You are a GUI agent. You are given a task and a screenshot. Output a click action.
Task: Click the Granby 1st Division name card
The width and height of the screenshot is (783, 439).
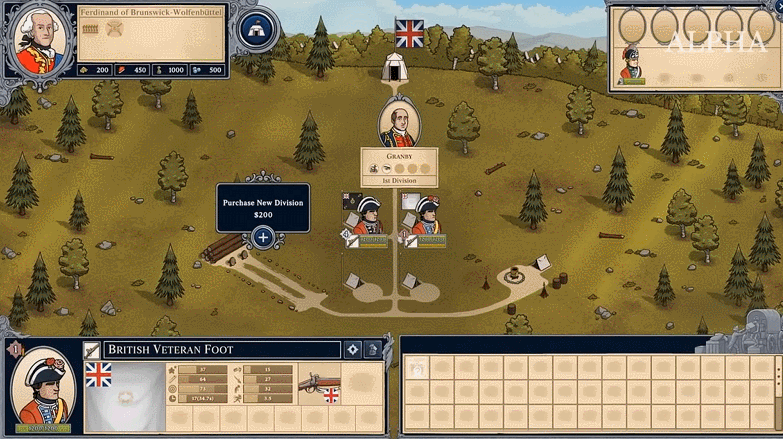point(399,167)
